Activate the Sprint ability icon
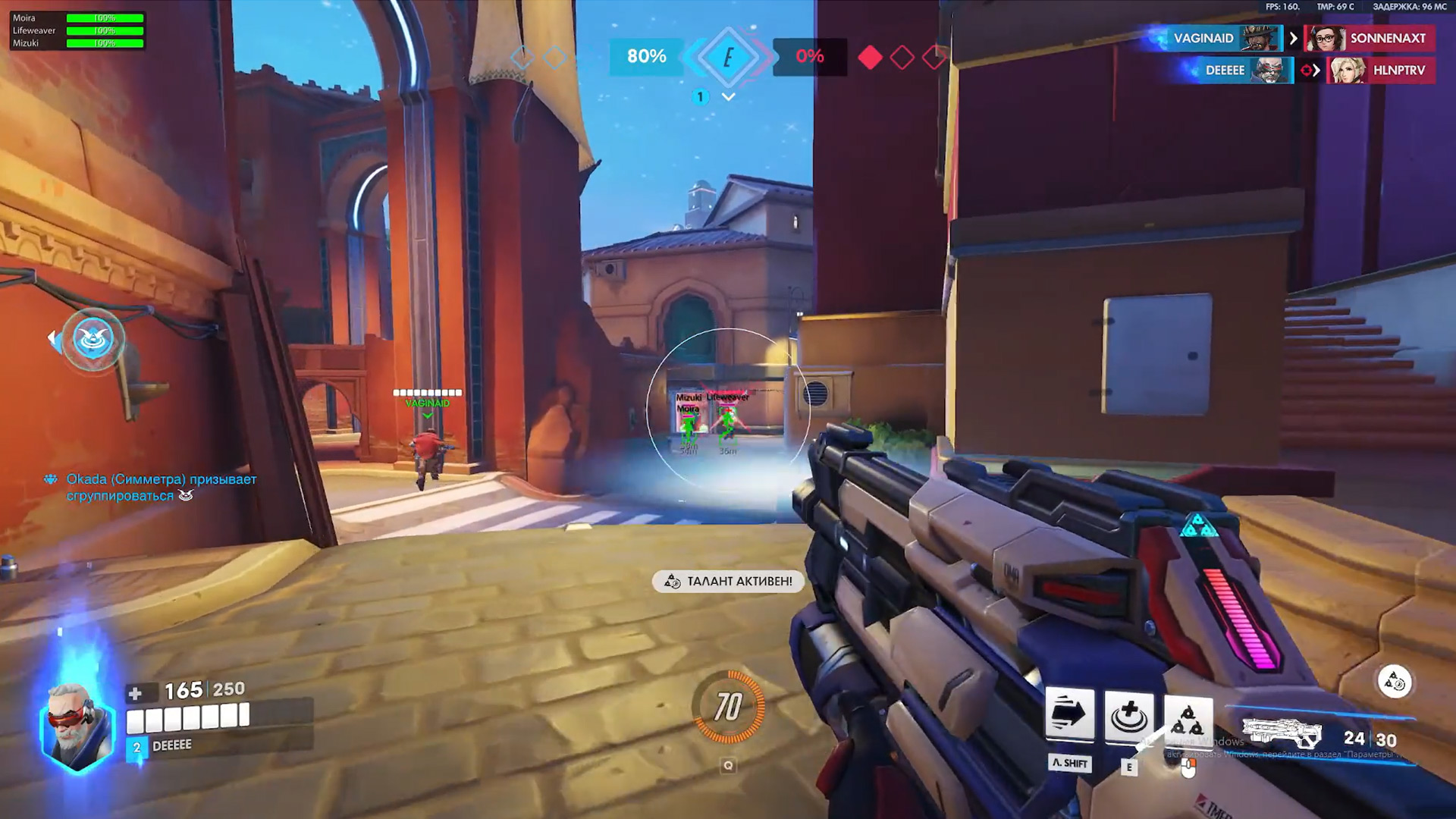This screenshot has height=819, width=1456. coord(1069,714)
